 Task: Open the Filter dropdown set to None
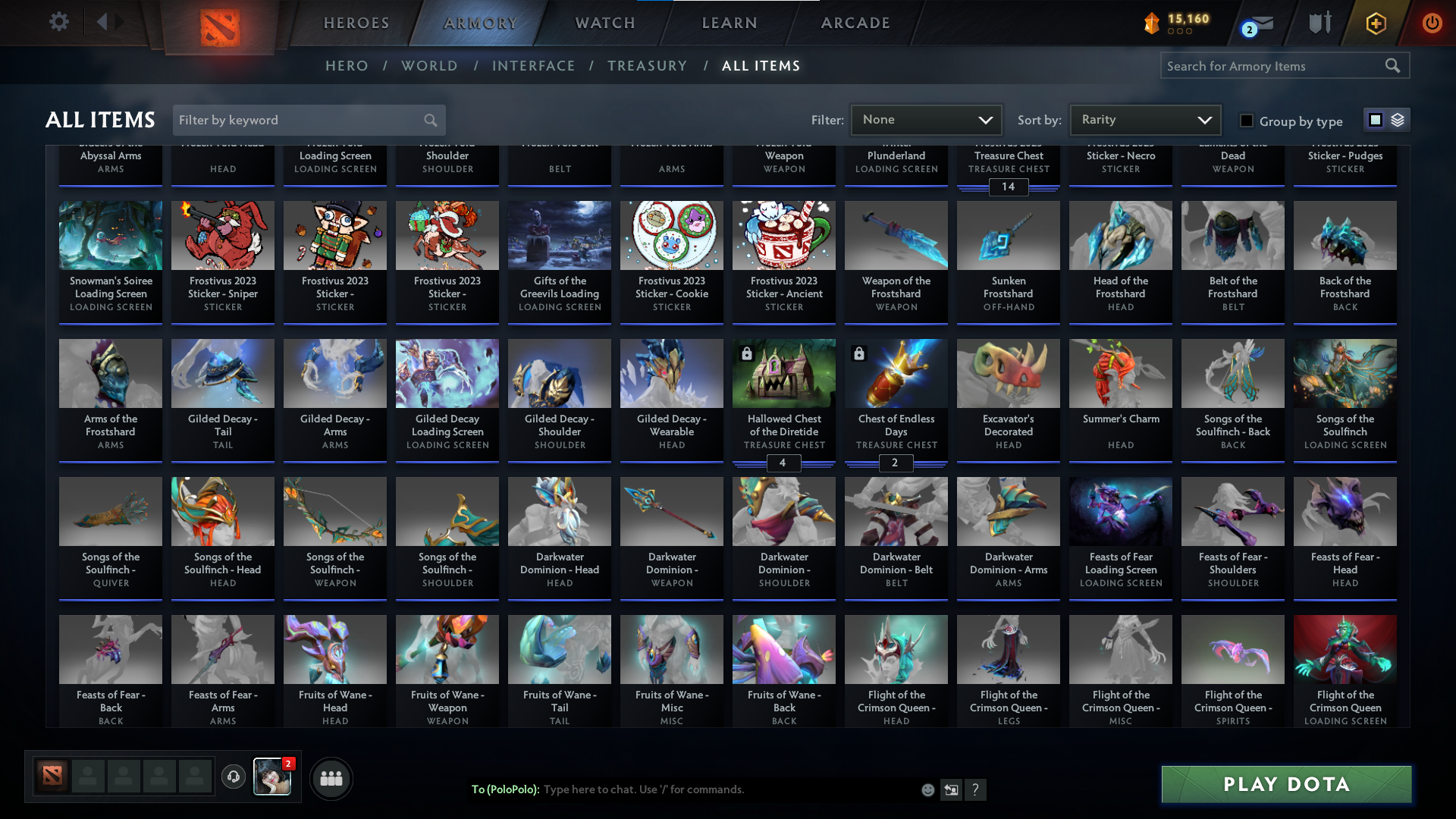click(x=925, y=119)
